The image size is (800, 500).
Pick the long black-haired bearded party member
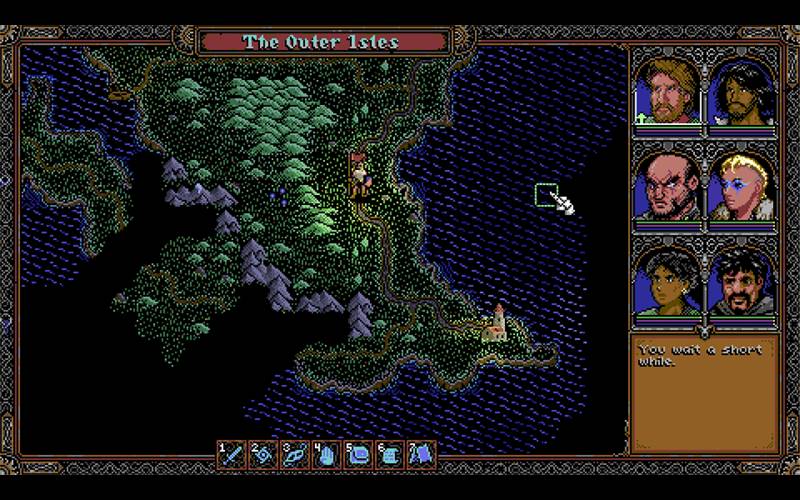(x=742, y=90)
